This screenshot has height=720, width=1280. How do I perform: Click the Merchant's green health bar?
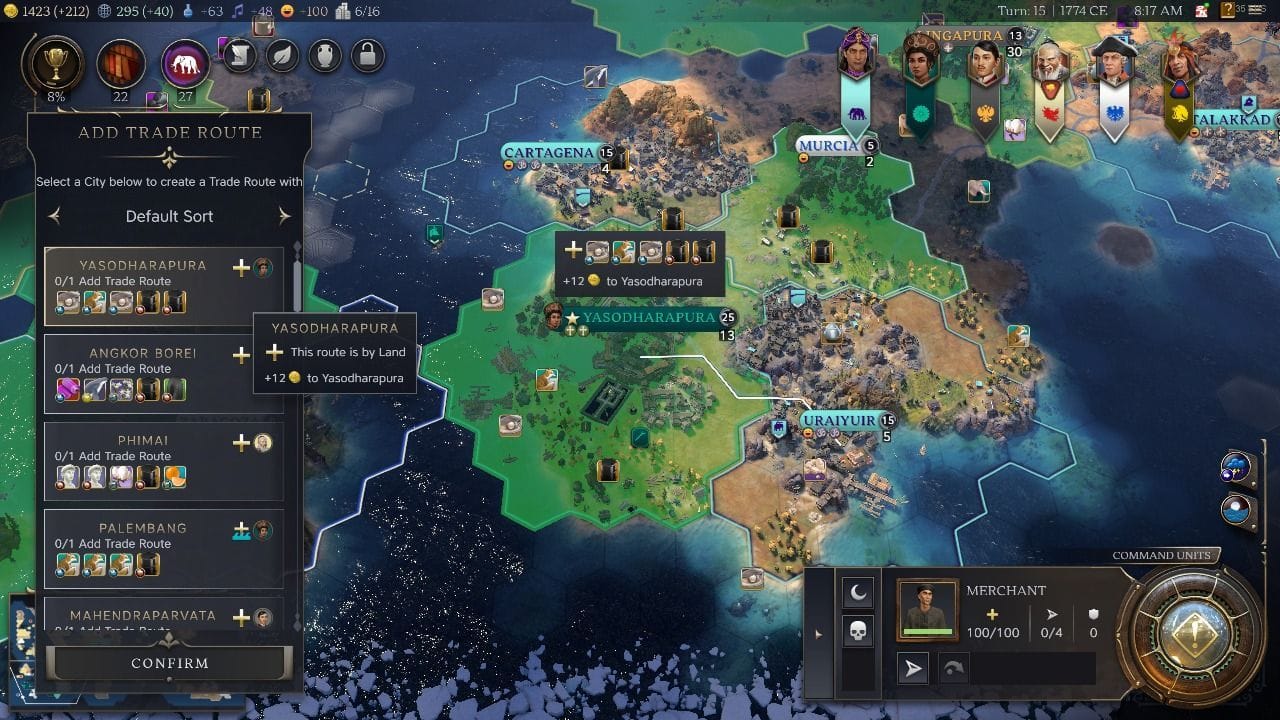(x=927, y=631)
